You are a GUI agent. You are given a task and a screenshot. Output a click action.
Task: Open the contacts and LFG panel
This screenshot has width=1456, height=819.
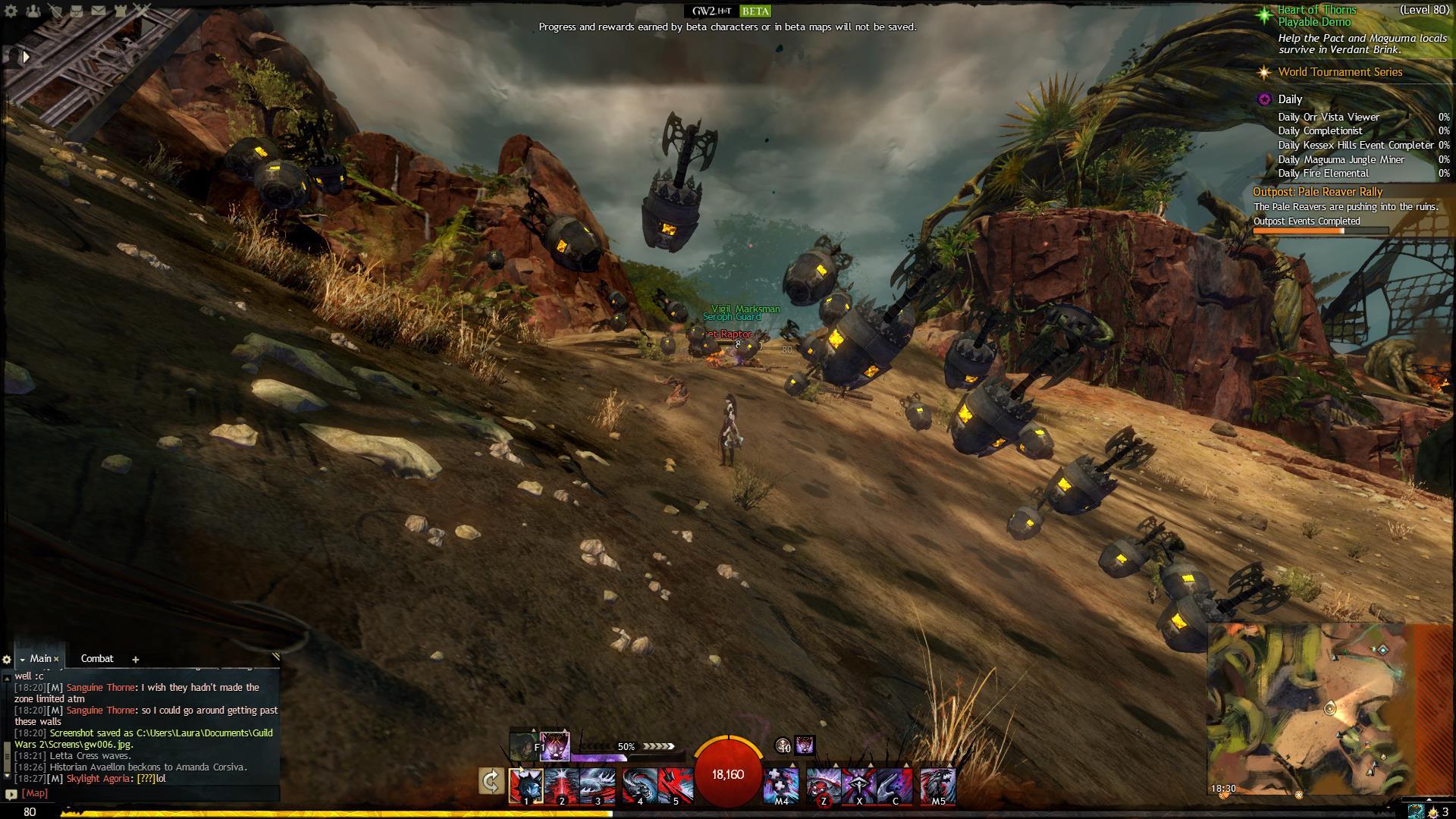coord(33,11)
